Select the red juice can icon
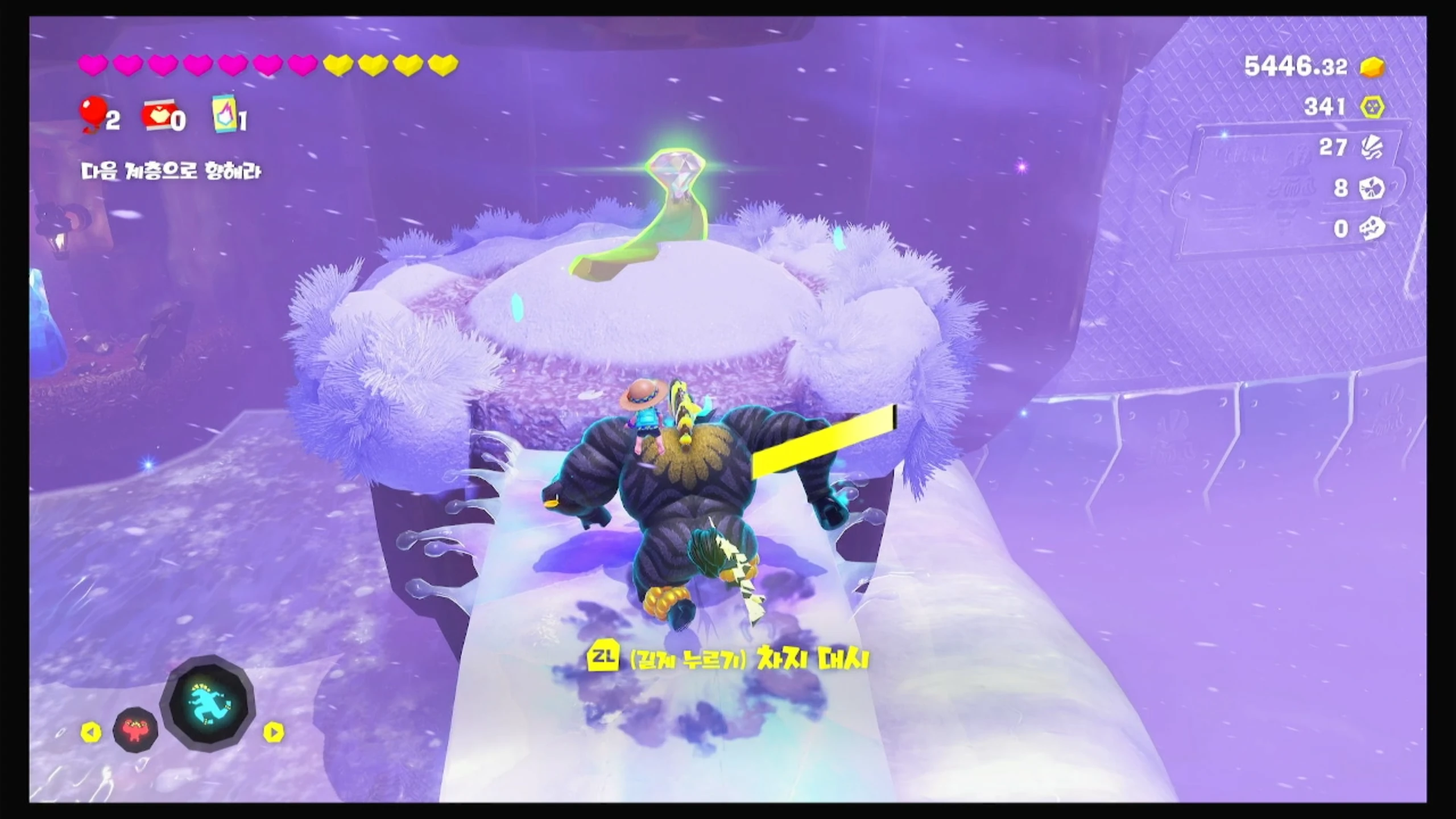This screenshot has height=819, width=1456. tap(156, 116)
